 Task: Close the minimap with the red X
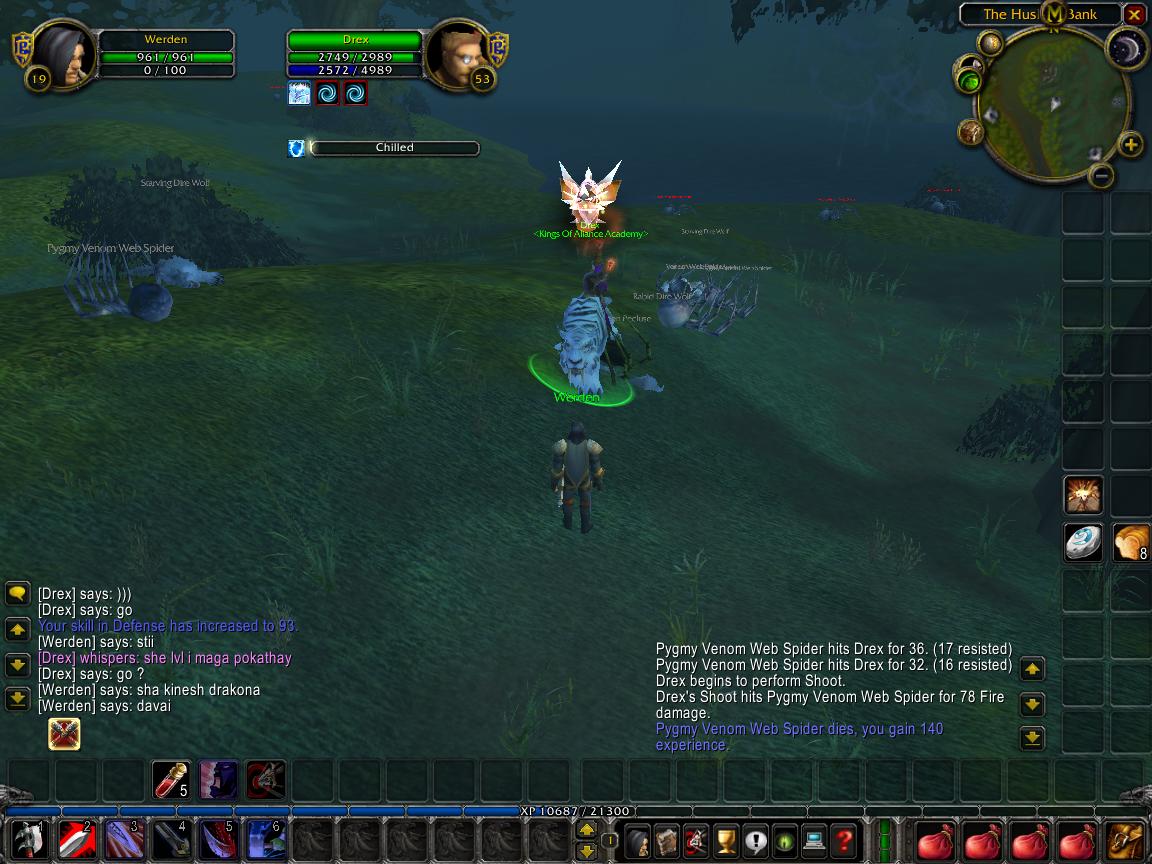coord(1133,15)
